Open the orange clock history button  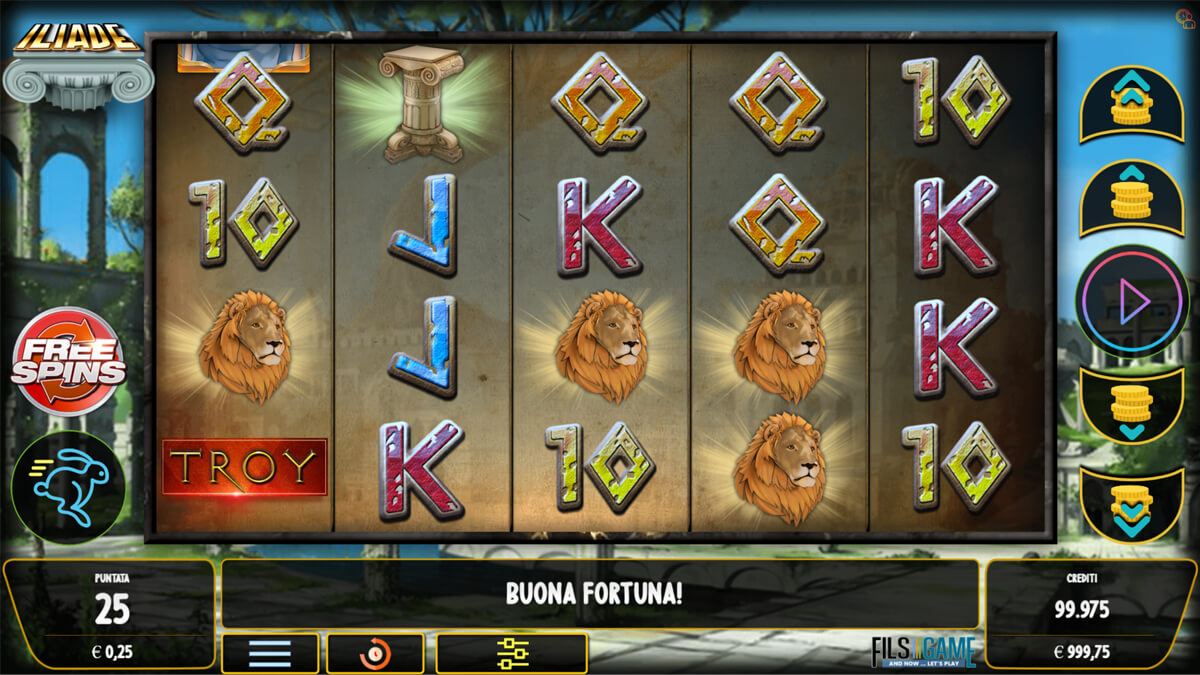[x=375, y=653]
